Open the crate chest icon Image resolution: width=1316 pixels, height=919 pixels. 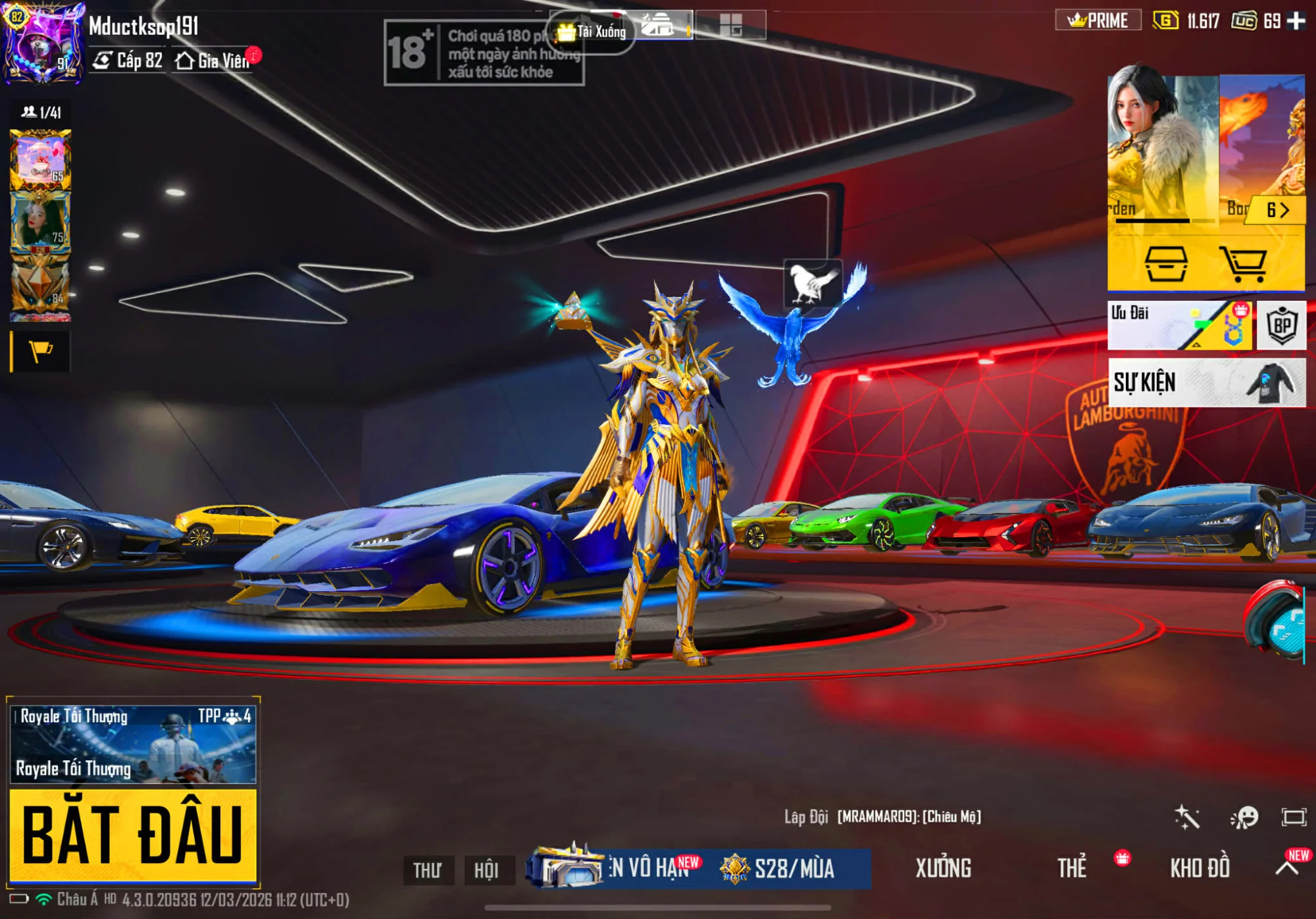point(1166,263)
